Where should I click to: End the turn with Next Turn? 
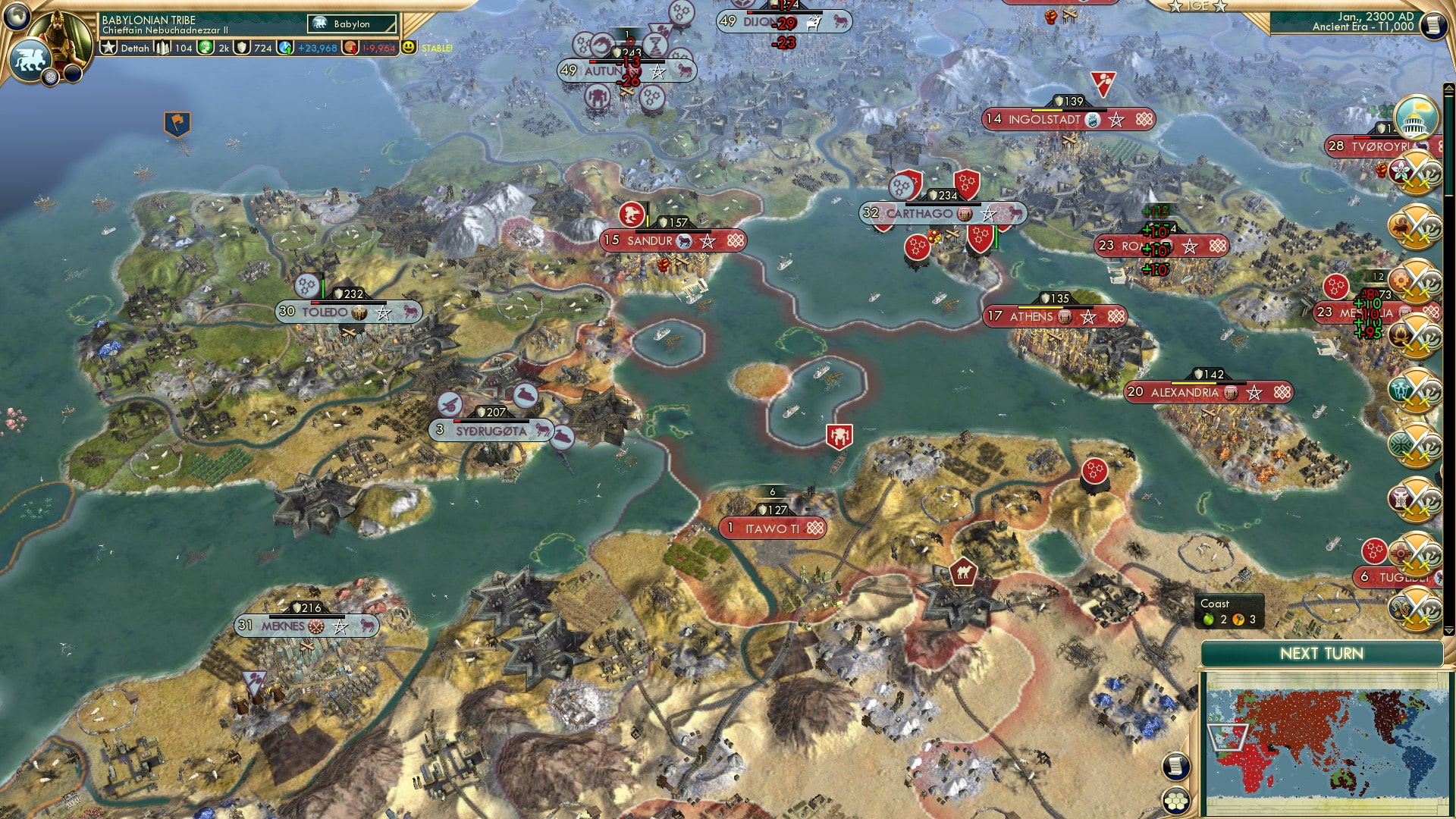(x=1321, y=654)
